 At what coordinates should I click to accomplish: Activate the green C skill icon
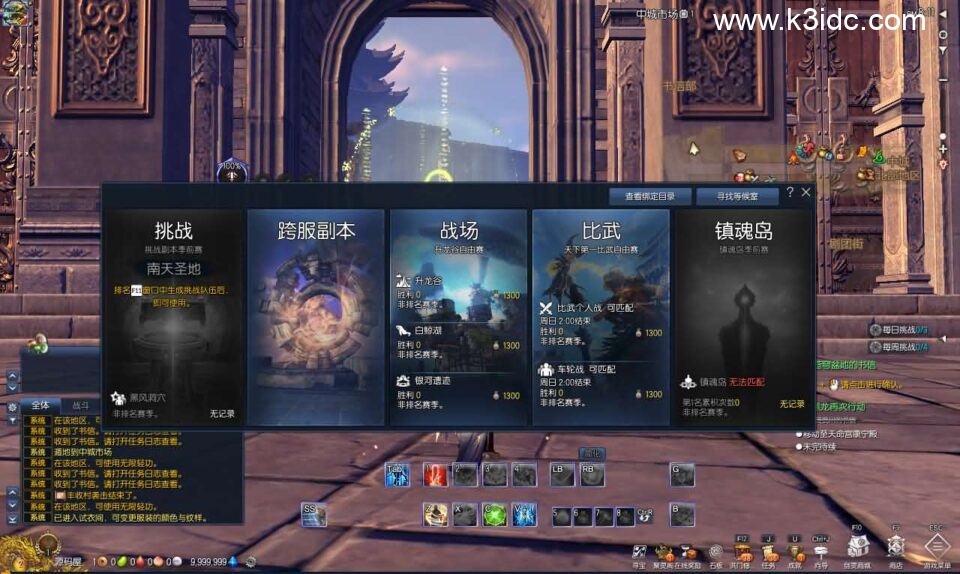[x=495, y=515]
